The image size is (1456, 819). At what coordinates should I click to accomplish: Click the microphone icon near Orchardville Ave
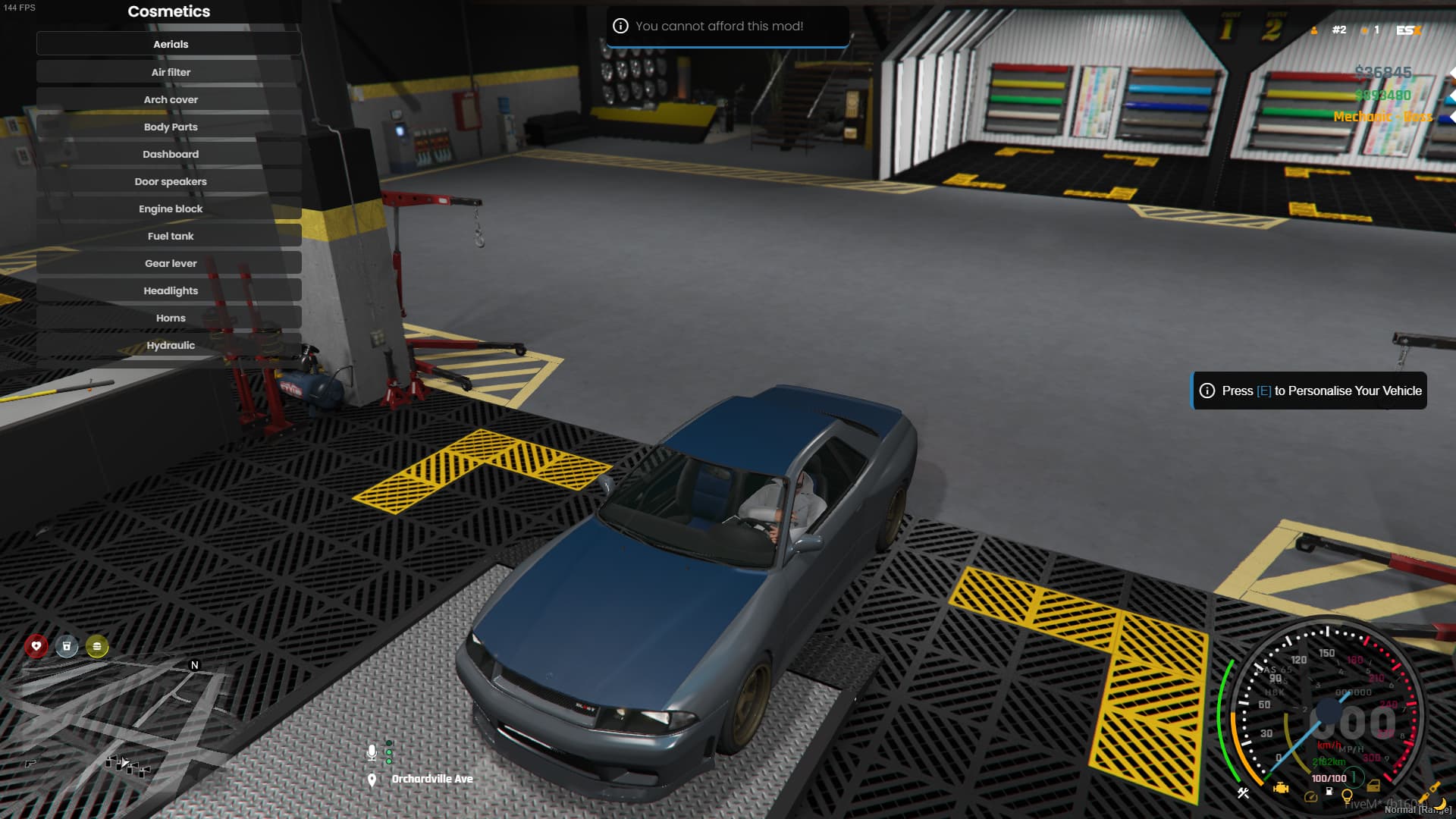point(372,754)
